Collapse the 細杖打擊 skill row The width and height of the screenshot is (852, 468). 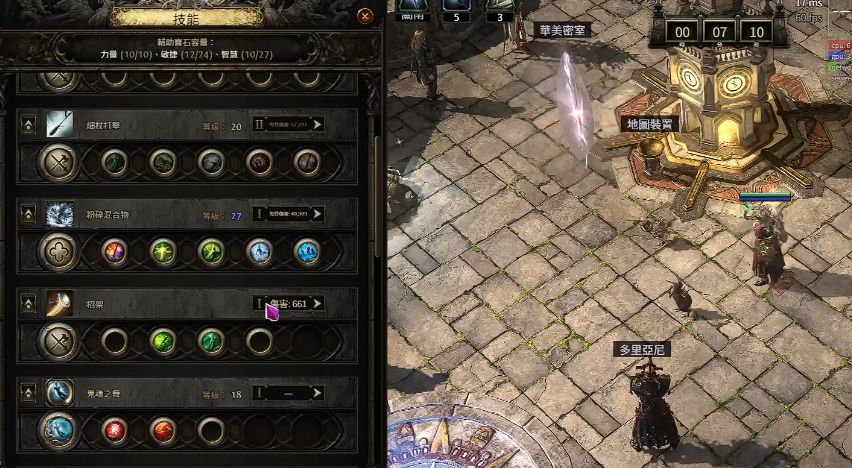[x=28, y=126]
